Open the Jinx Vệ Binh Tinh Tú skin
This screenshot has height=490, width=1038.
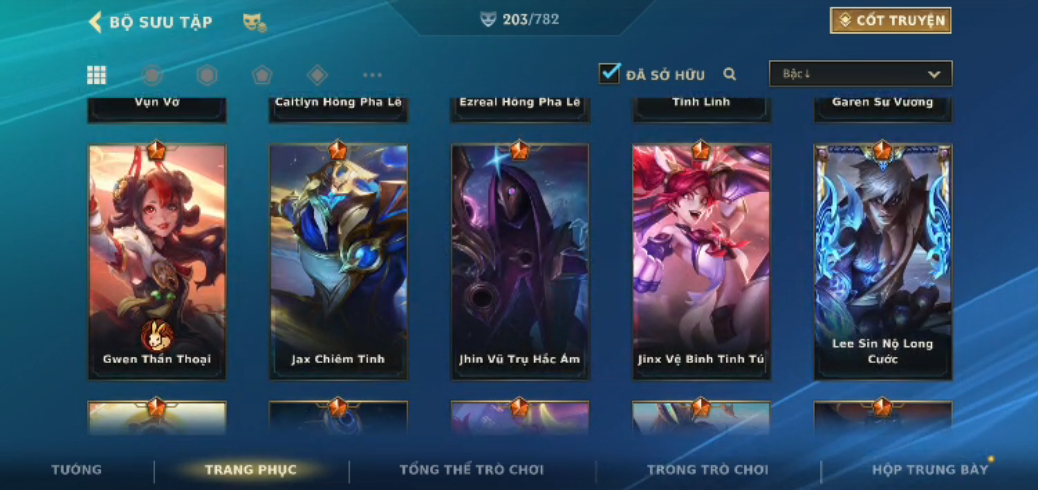coord(701,261)
